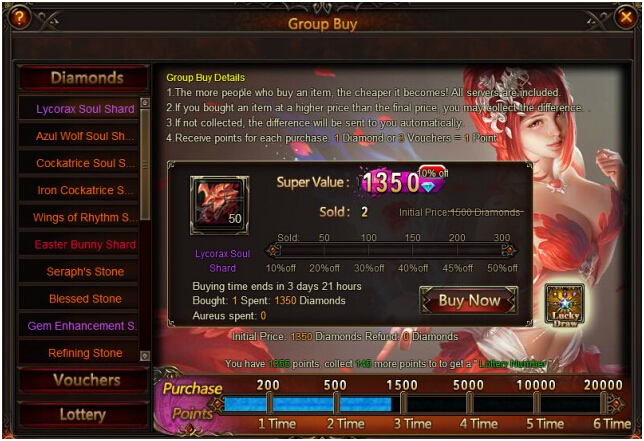Pick Blessed Stone from the list
The width and height of the screenshot is (644, 441).
(x=85, y=298)
